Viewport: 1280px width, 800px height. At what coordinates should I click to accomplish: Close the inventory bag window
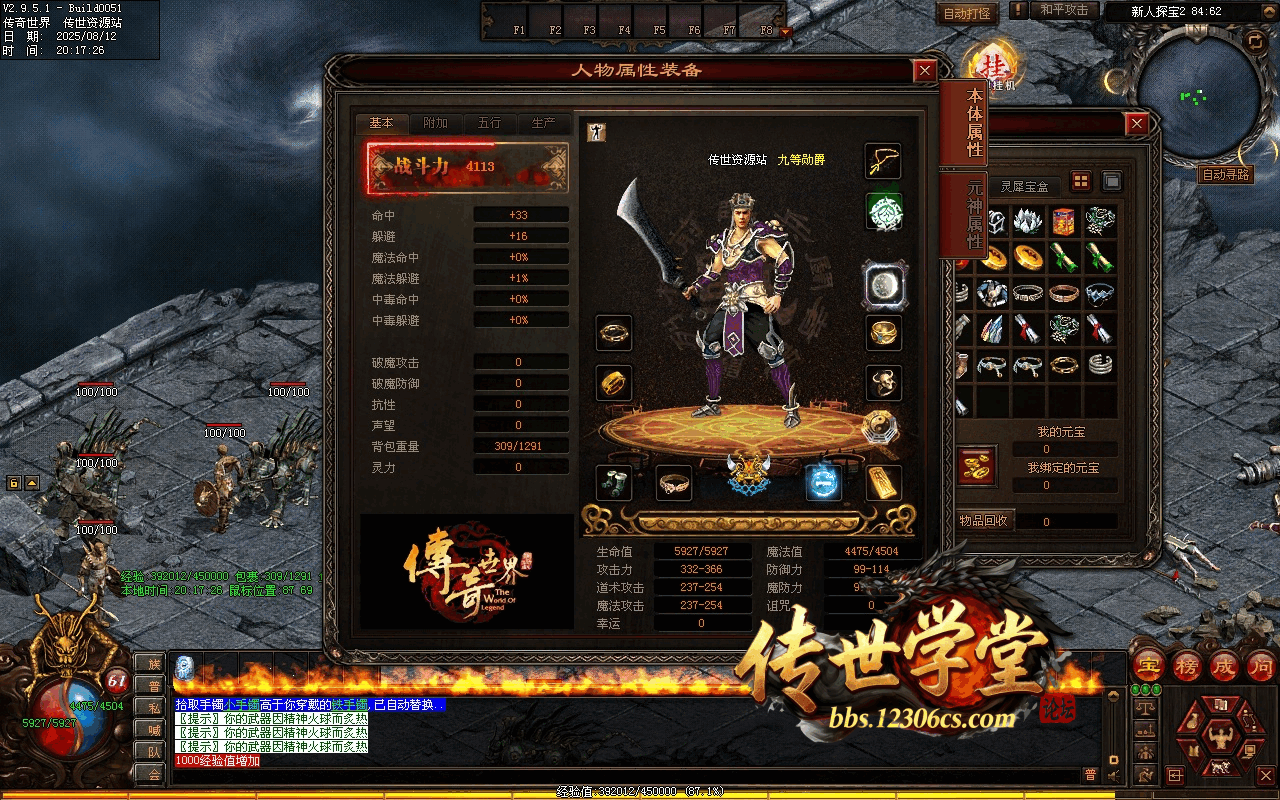point(1136,123)
